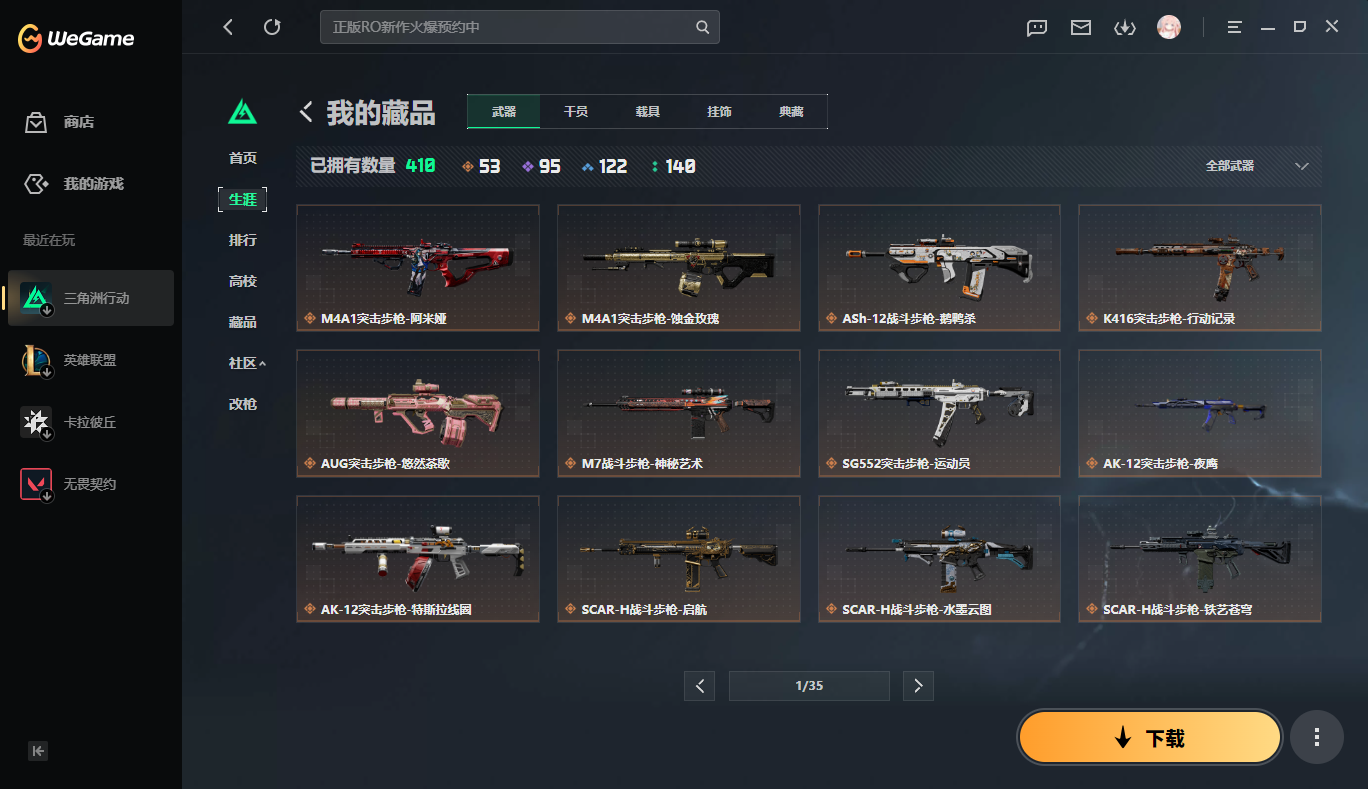Open the chat messages icon
The image size is (1368, 789).
click(1036, 28)
